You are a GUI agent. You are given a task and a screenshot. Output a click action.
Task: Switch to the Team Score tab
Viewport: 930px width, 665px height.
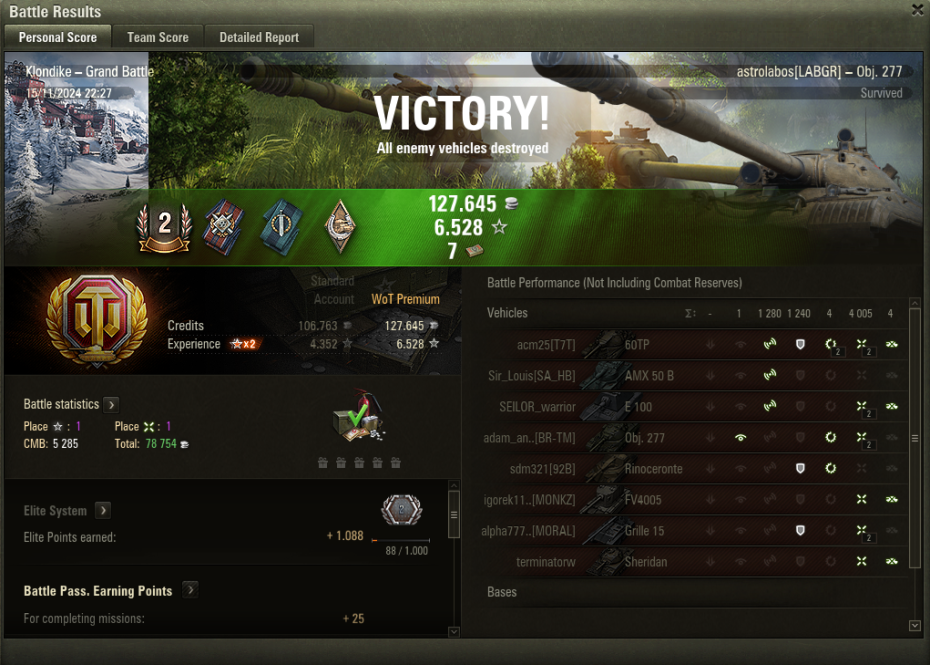[x=157, y=37]
